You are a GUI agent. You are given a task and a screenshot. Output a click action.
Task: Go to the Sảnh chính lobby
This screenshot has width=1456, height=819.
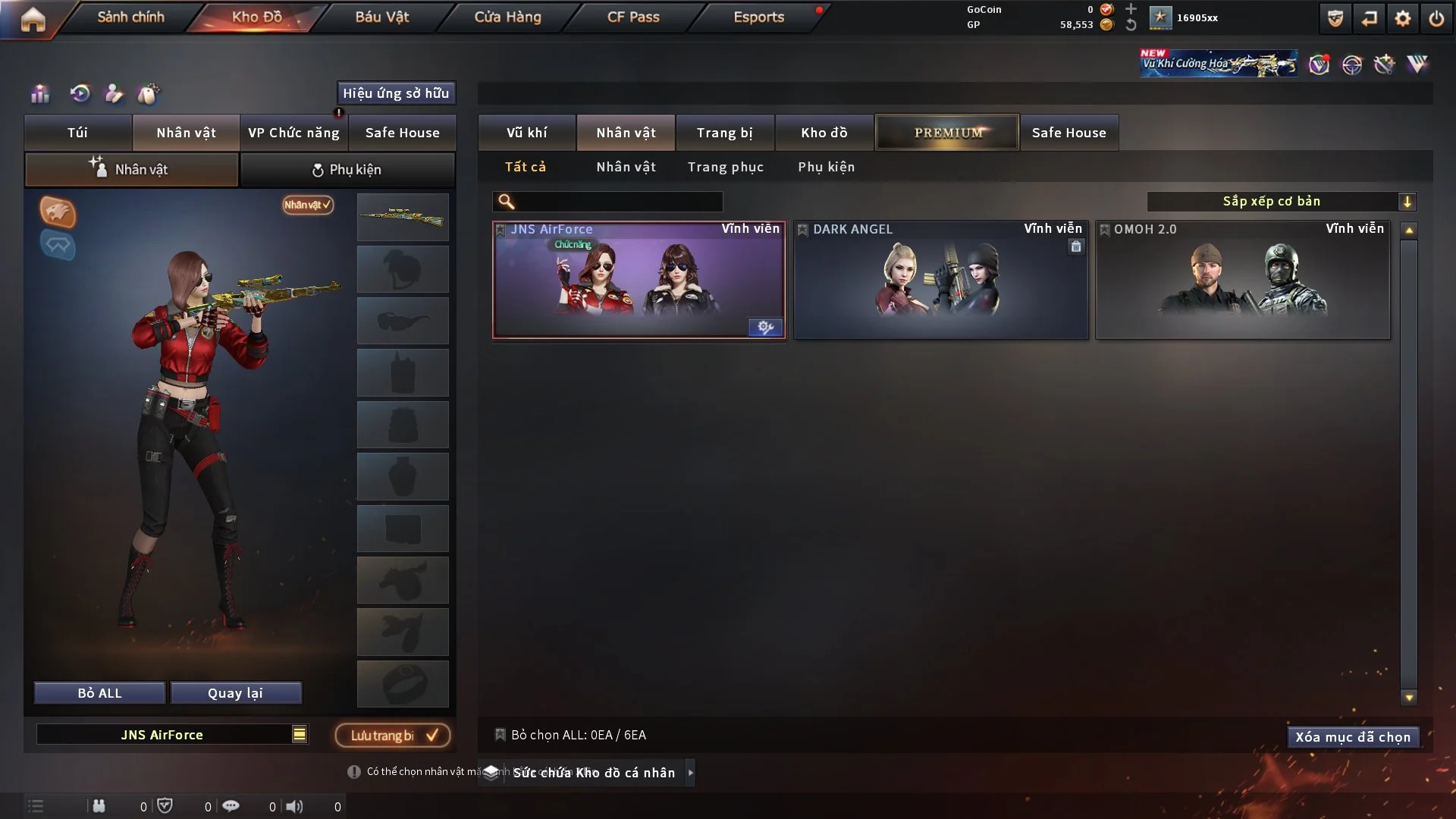click(x=130, y=17)
